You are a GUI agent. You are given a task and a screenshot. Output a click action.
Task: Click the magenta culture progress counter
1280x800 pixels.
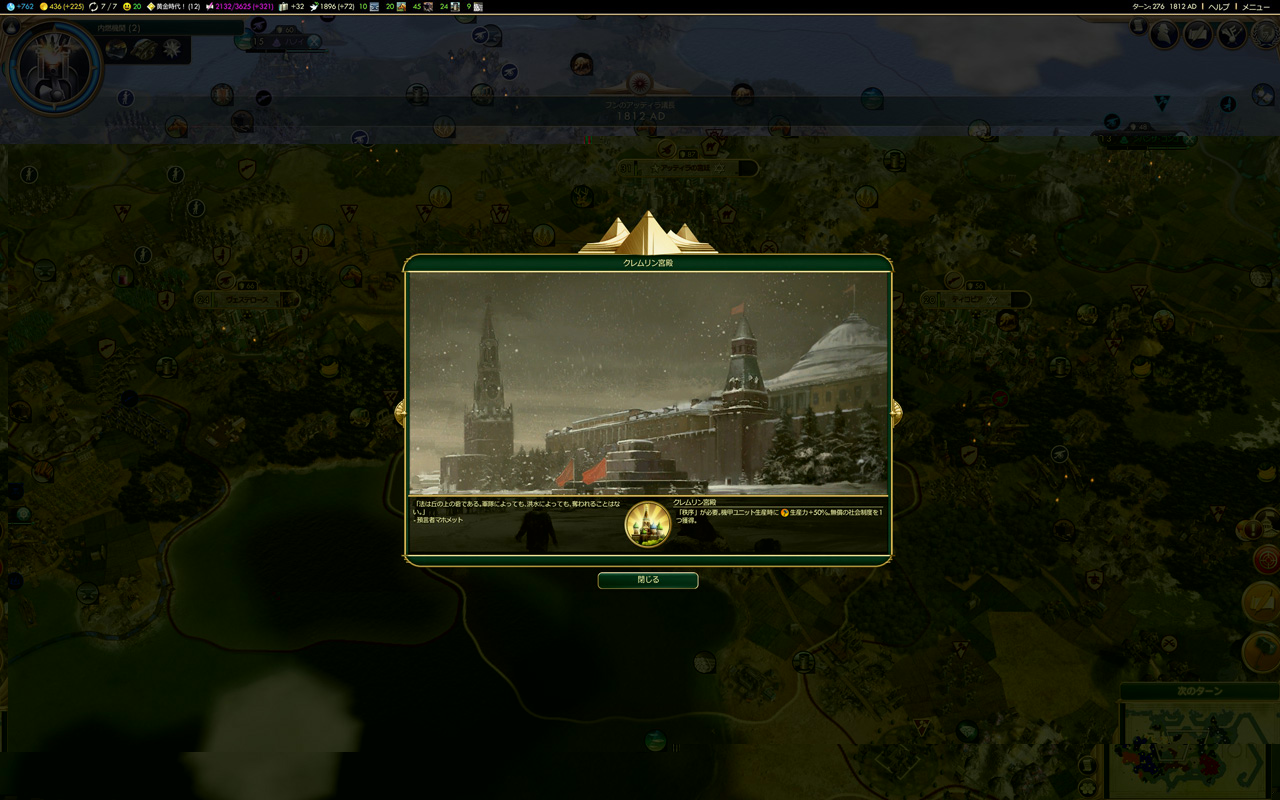click(x=240, y=7)
